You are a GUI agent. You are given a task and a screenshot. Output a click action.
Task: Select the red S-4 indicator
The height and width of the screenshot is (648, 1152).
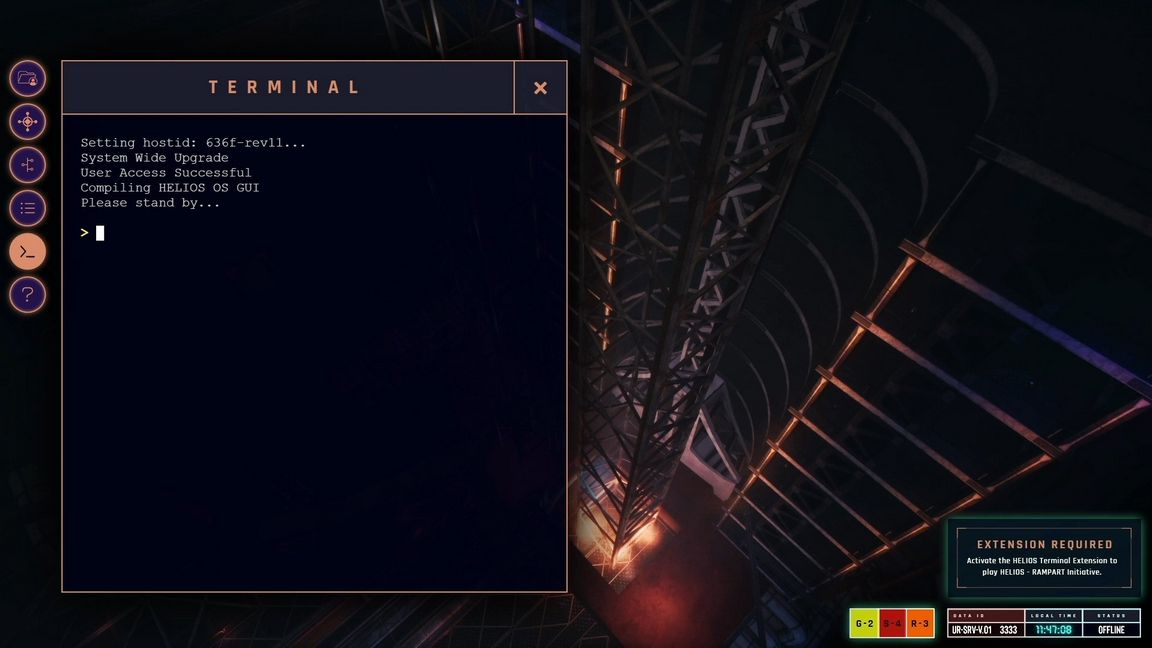tap(892, 624)
